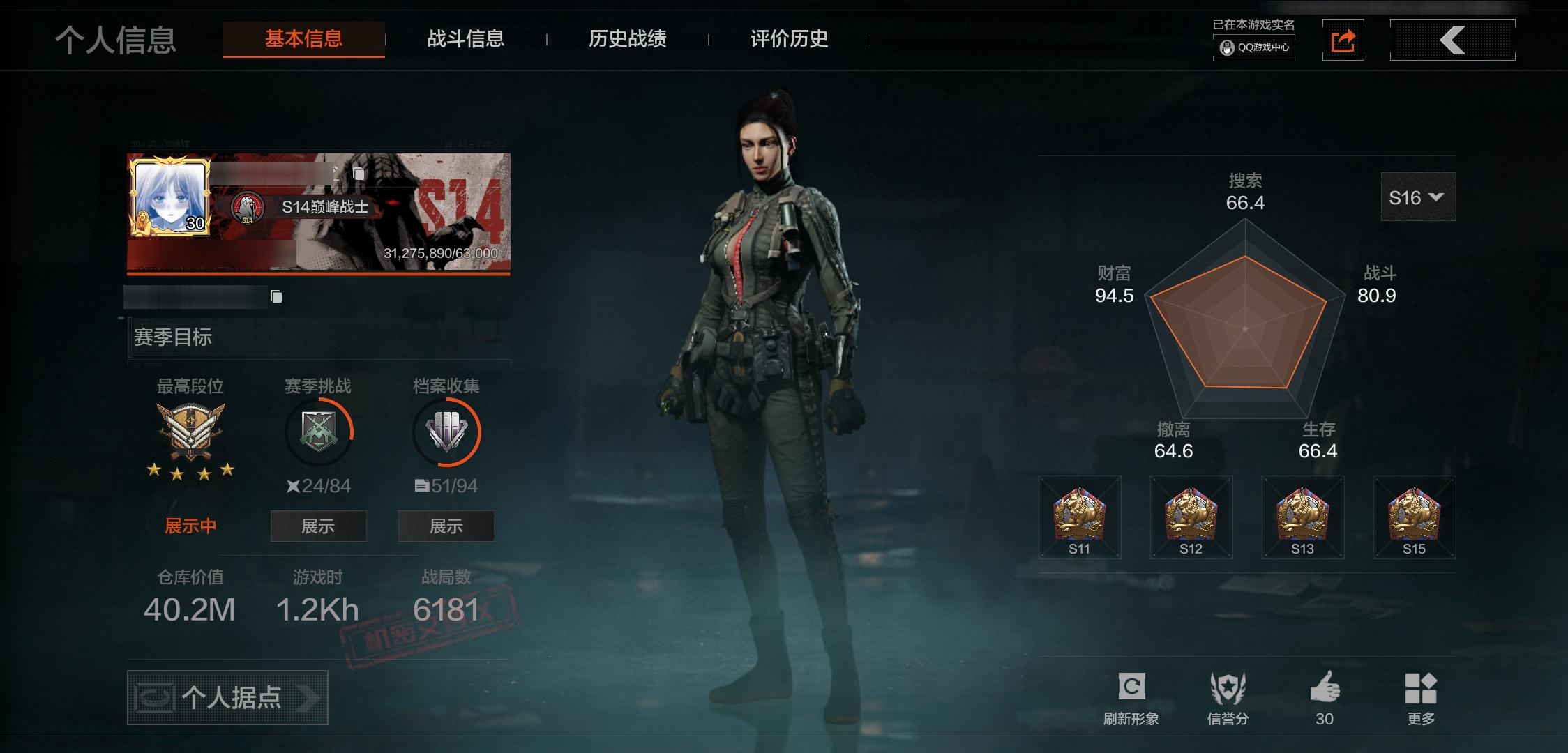Open the S16 season dropdown
Image resolution: width=1568 pixels, height=753 pixels.
(x=1417, y=197)
